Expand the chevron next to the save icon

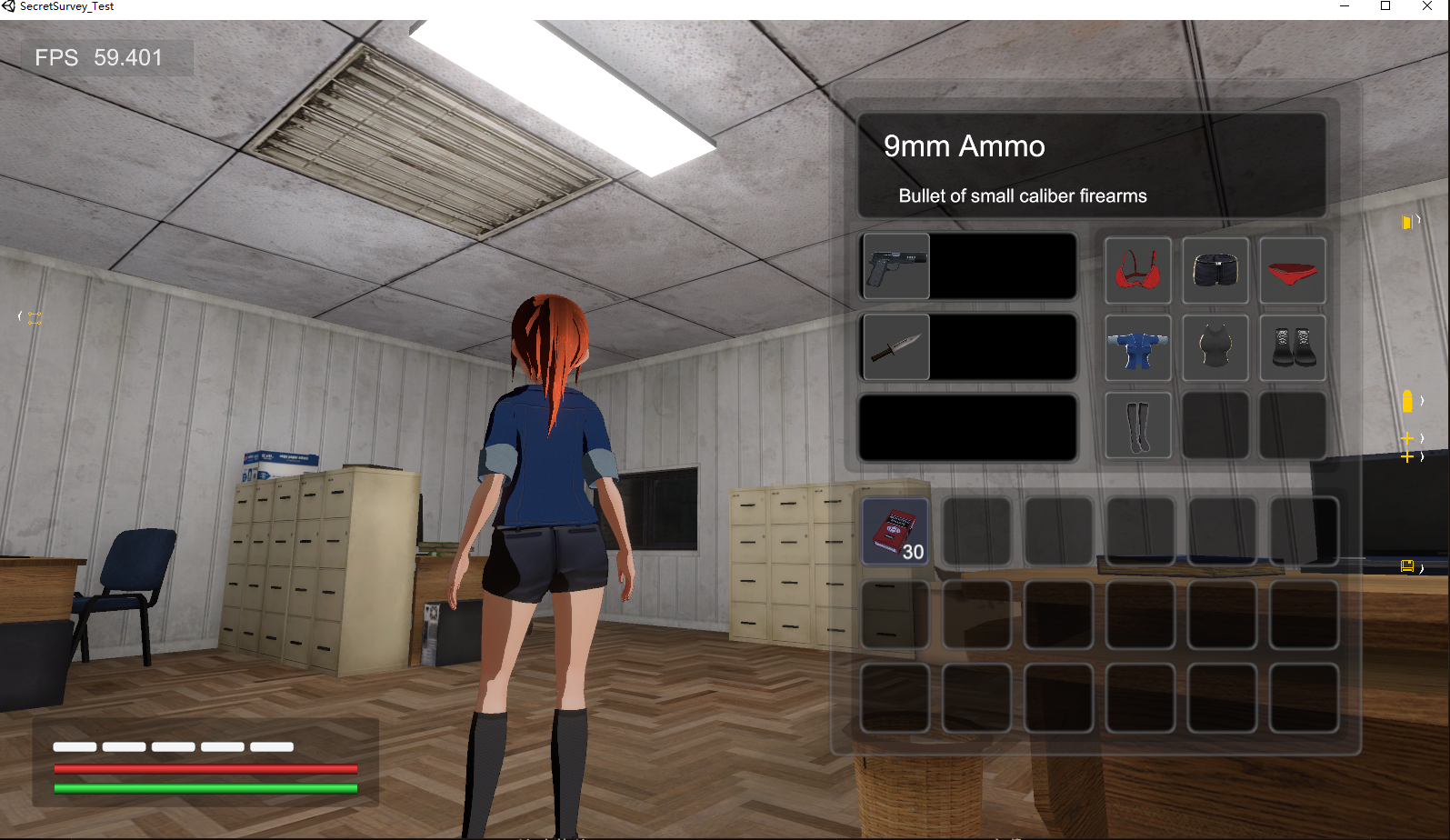coord(1420,569)
